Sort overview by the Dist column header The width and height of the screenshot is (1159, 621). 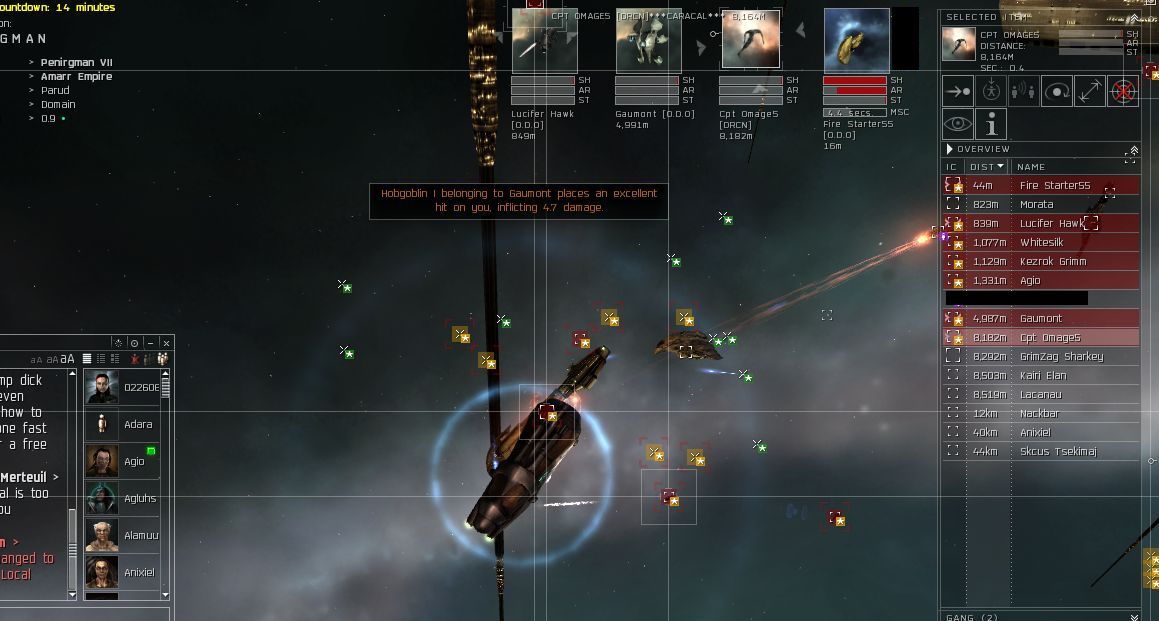(x=985, y=167)
